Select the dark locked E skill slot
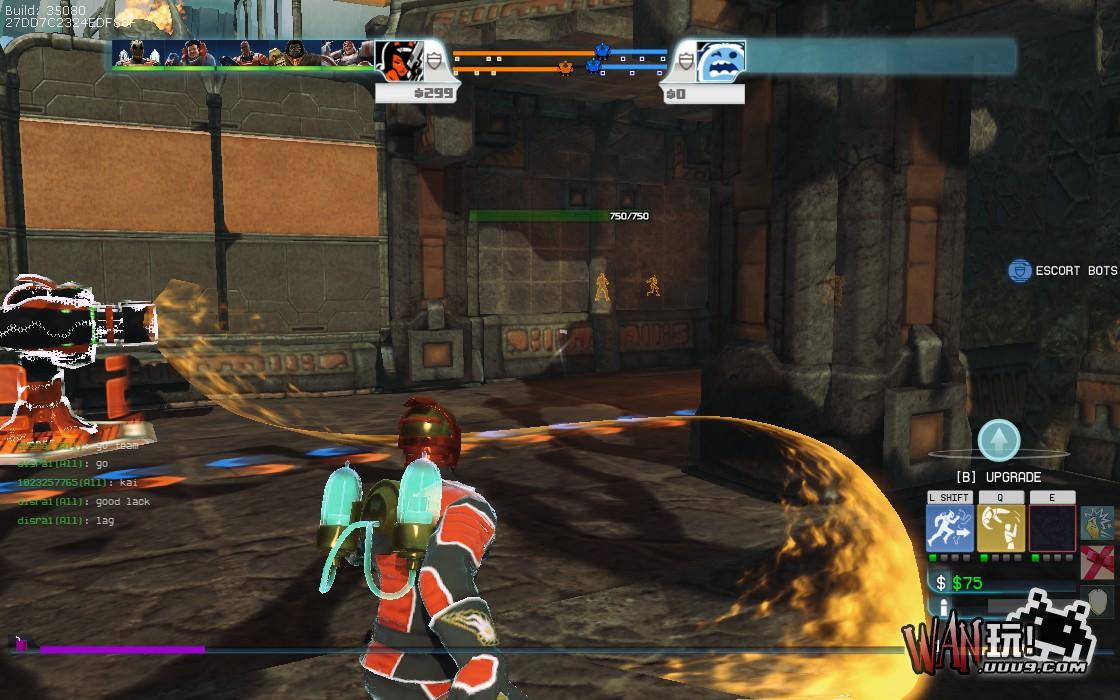 point(1052,528)
